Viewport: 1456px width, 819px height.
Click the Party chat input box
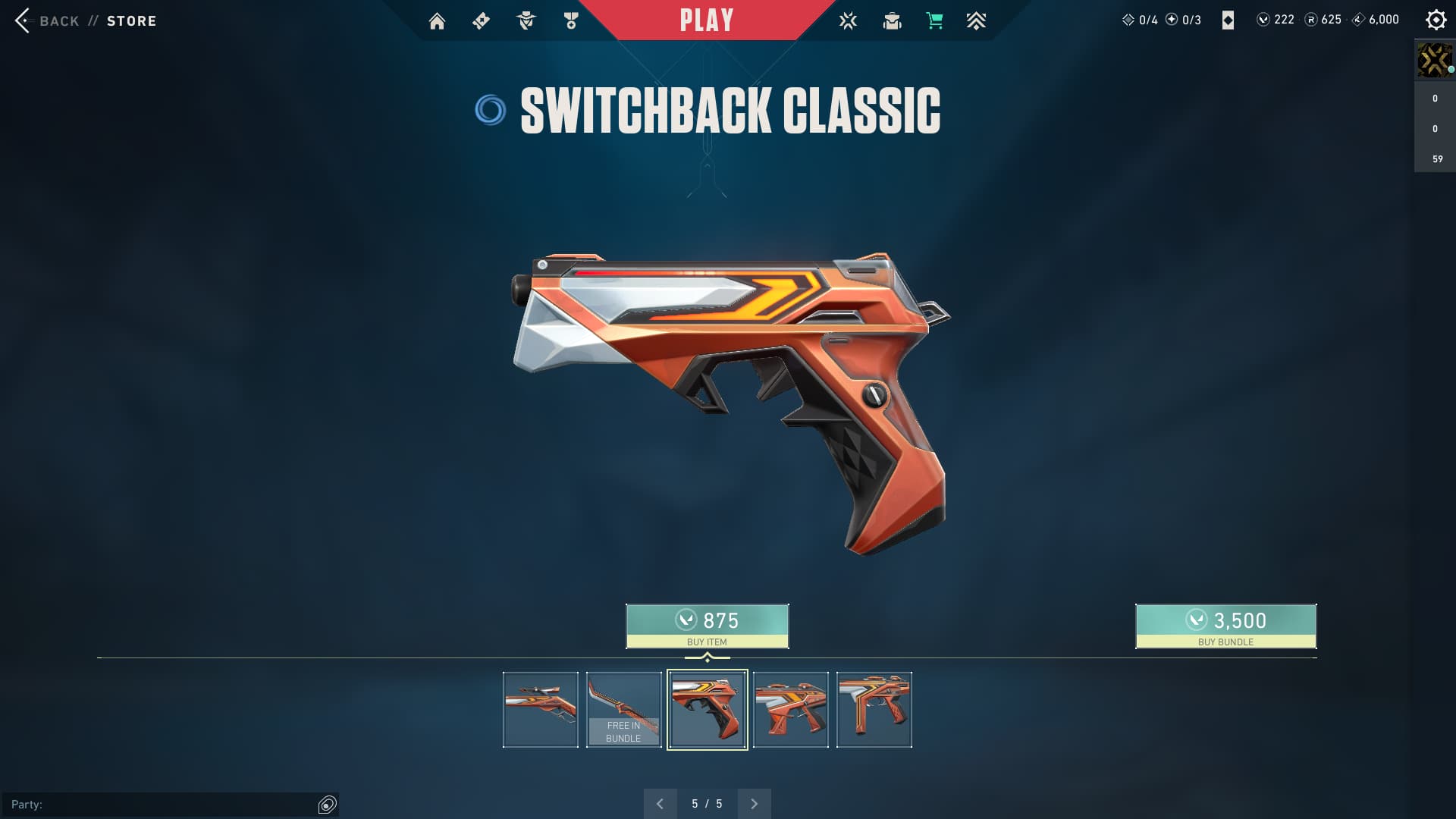[x=159, y=805]
